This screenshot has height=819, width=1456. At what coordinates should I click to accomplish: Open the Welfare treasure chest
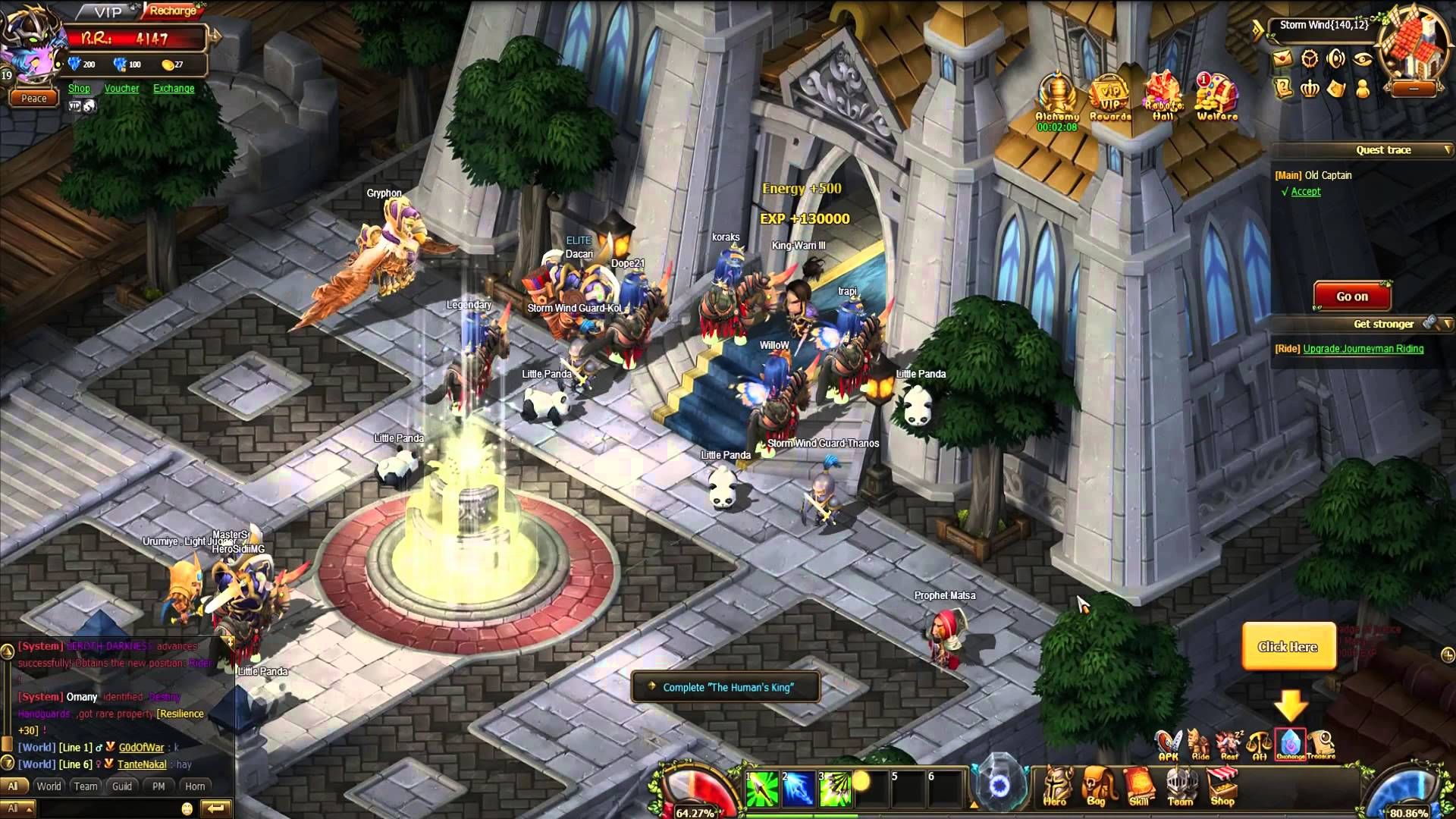(1216, 98)
